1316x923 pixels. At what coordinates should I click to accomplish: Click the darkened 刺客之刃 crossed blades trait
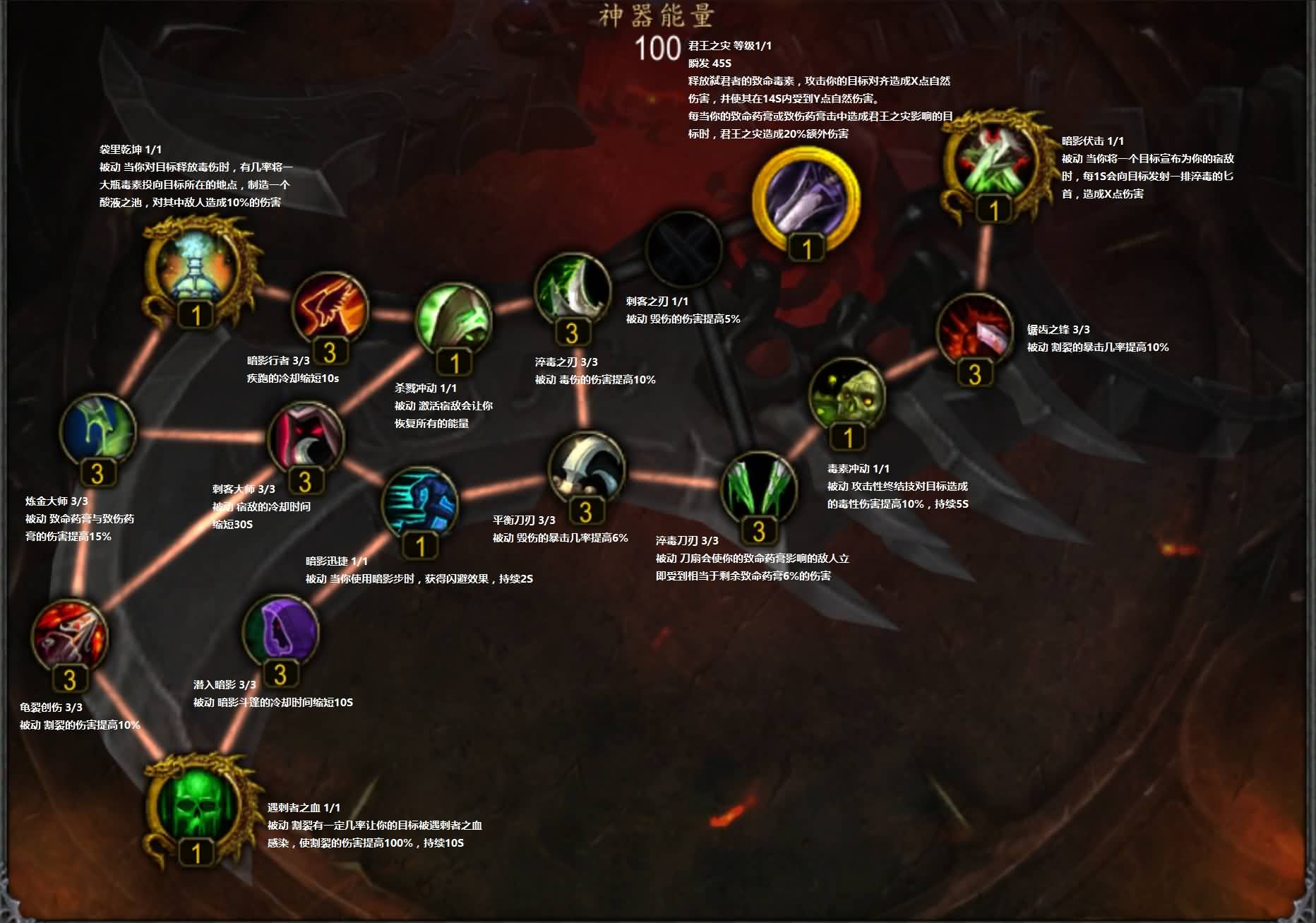pos(683,250)
